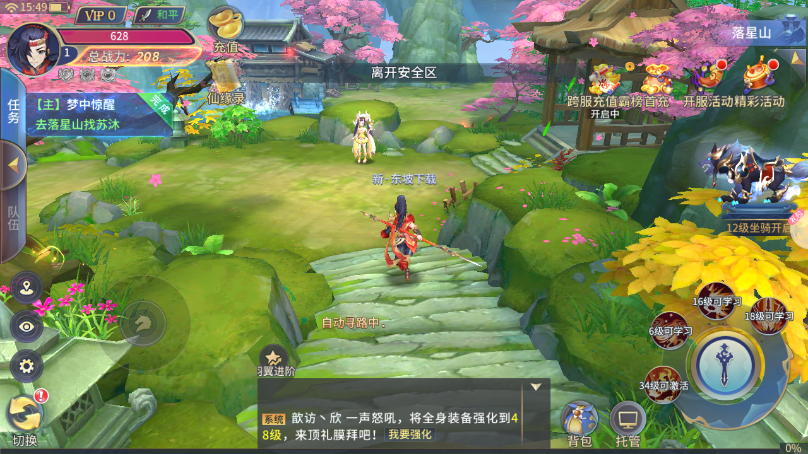Open the 落星山 area map
The image size is (808, 454).
click(x=752, y=32)
